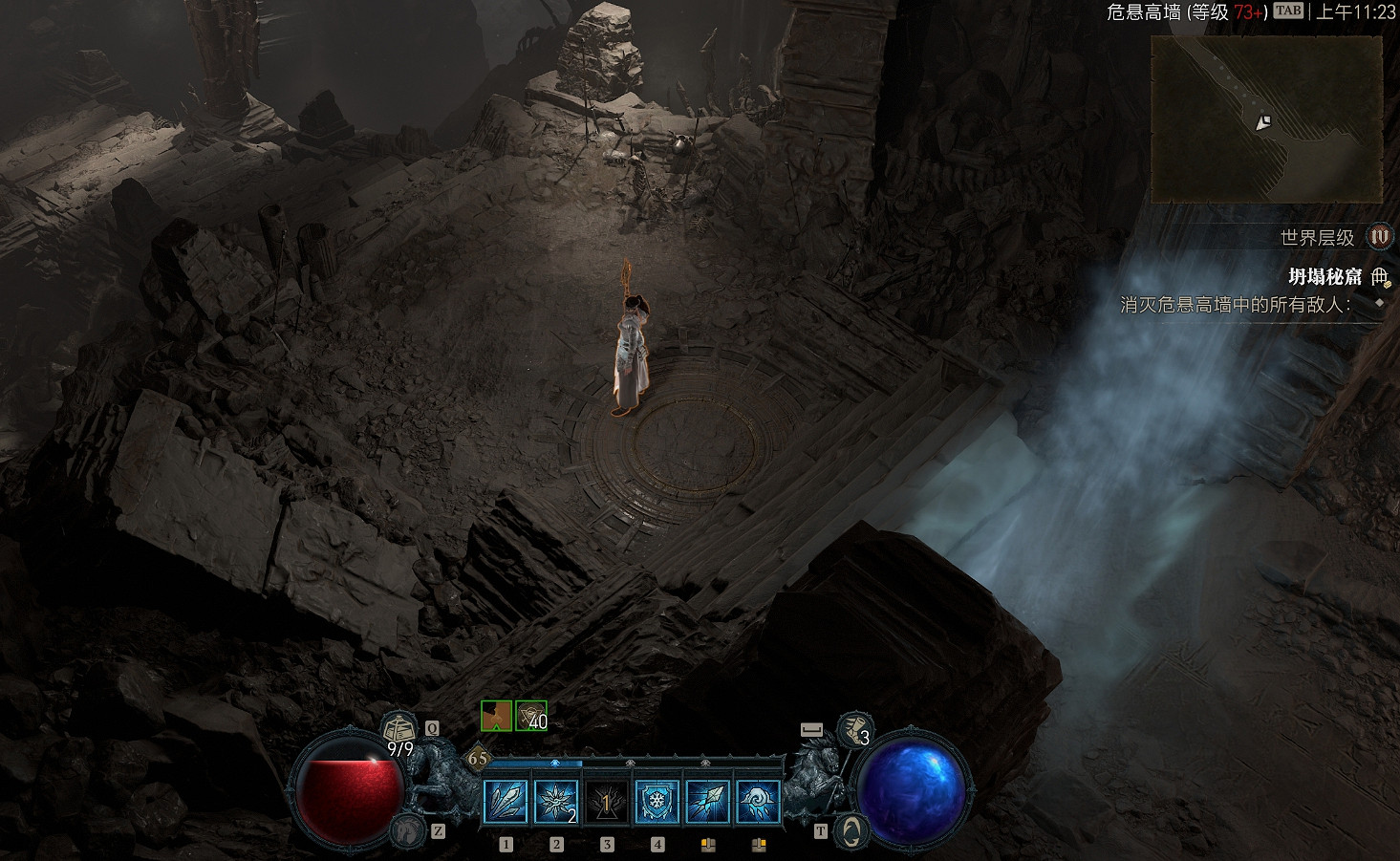Trigger the evade boot icon
Viewport: 1400px width, 861px height.
[x=853, y=730]
